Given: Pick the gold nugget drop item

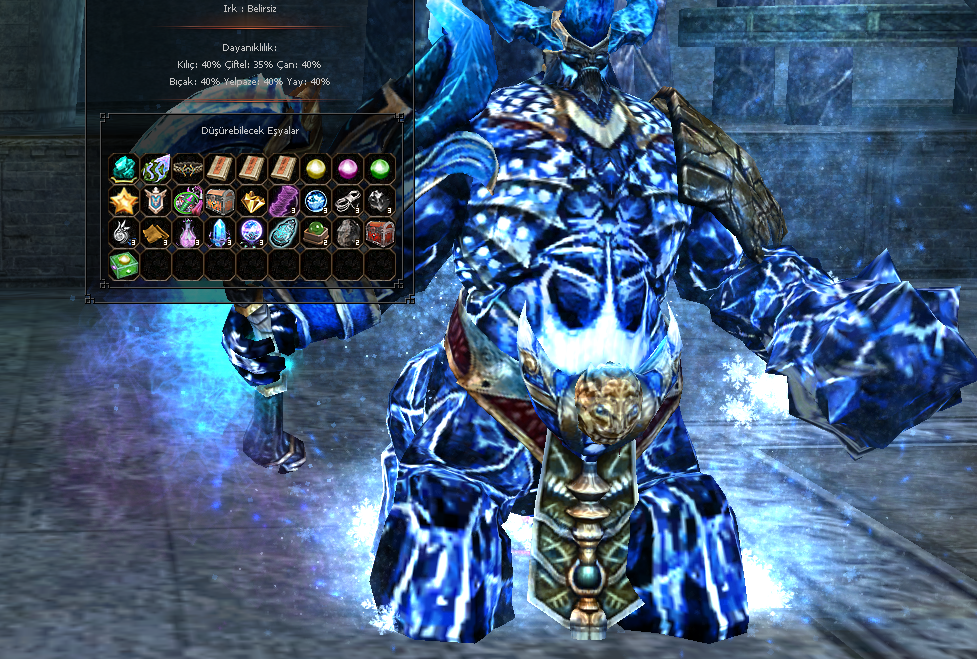Looking at the screenshot, I should (x=252, y=201).
